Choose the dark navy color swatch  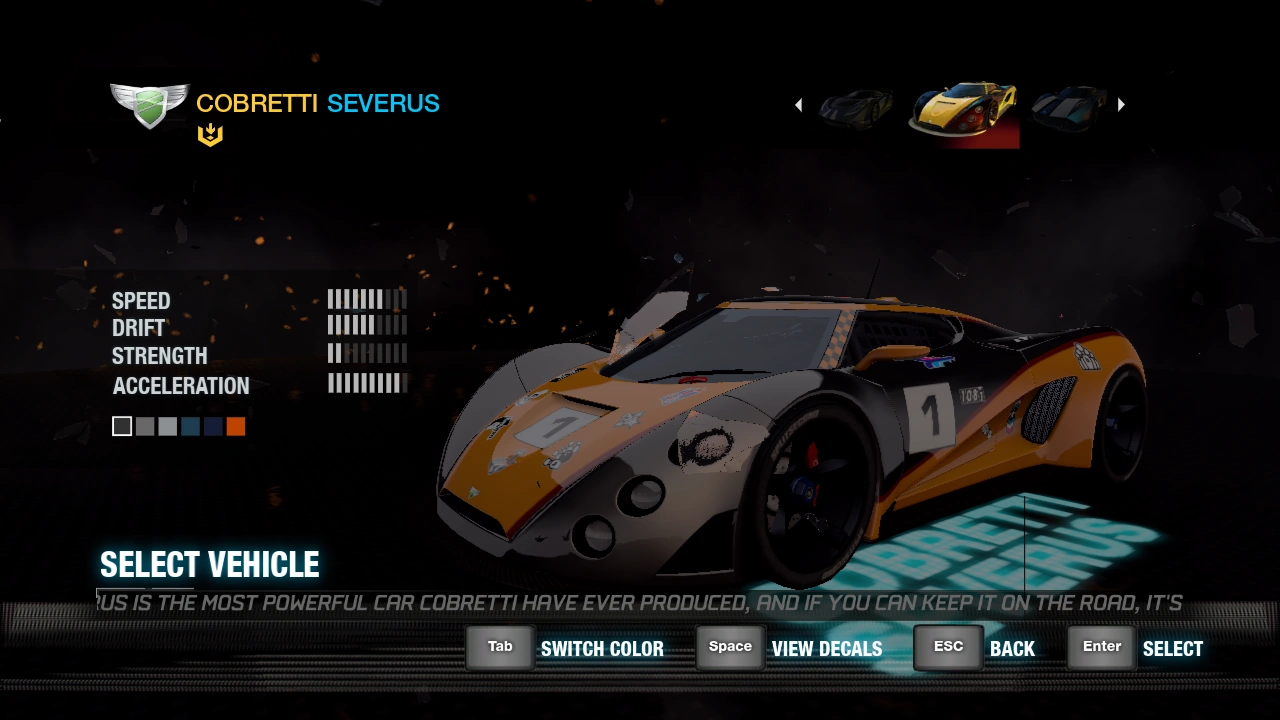click(x=213, y=427)
